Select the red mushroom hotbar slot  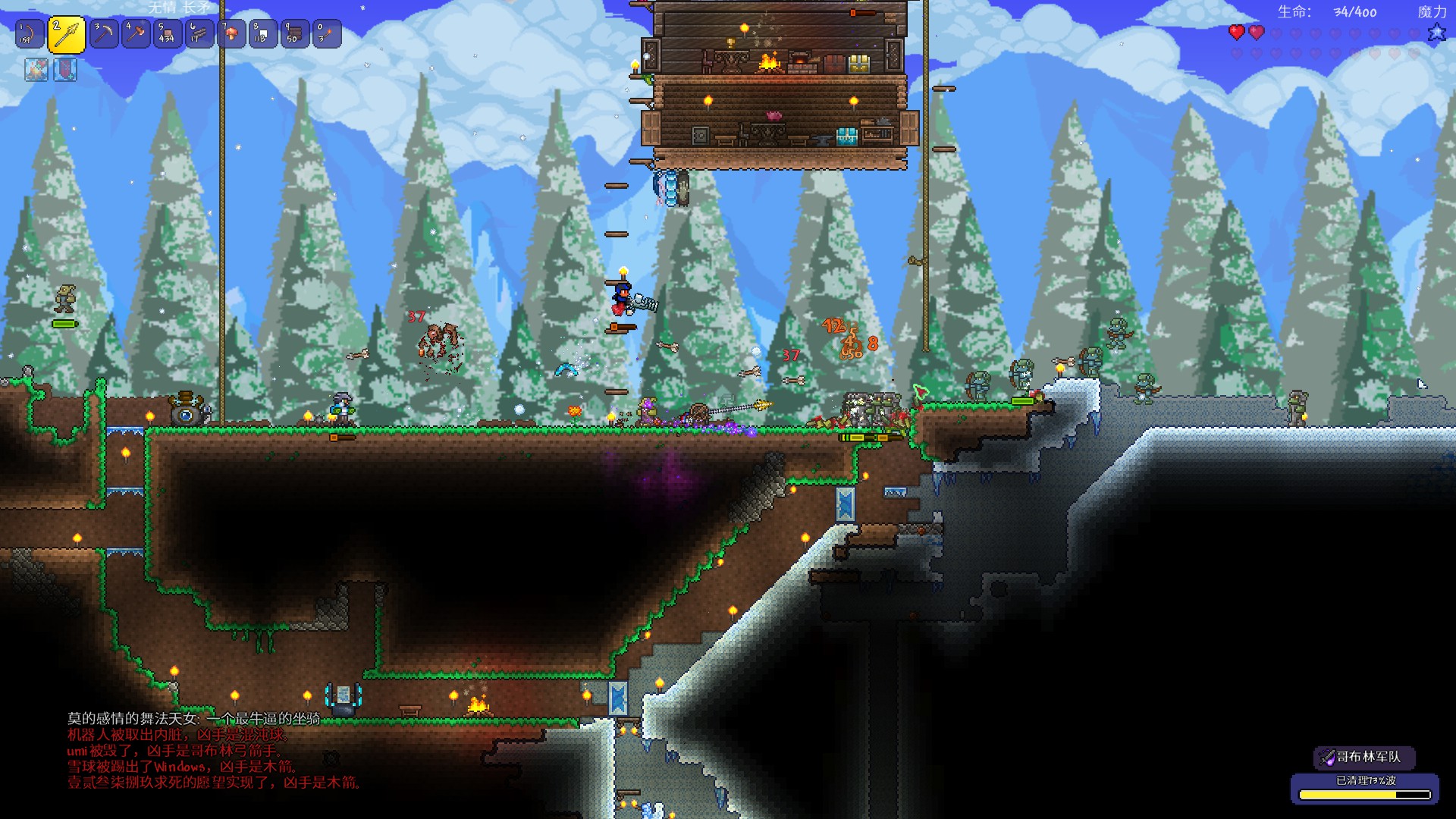(231, 34)
